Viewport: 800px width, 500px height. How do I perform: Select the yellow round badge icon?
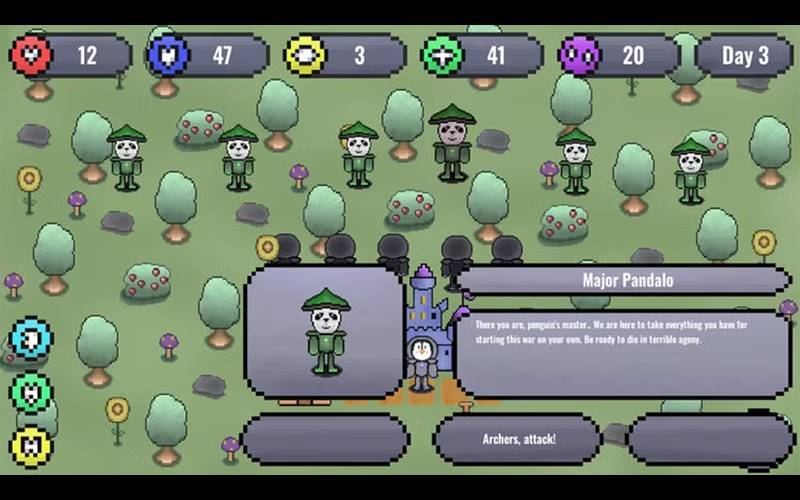[31, 446]
